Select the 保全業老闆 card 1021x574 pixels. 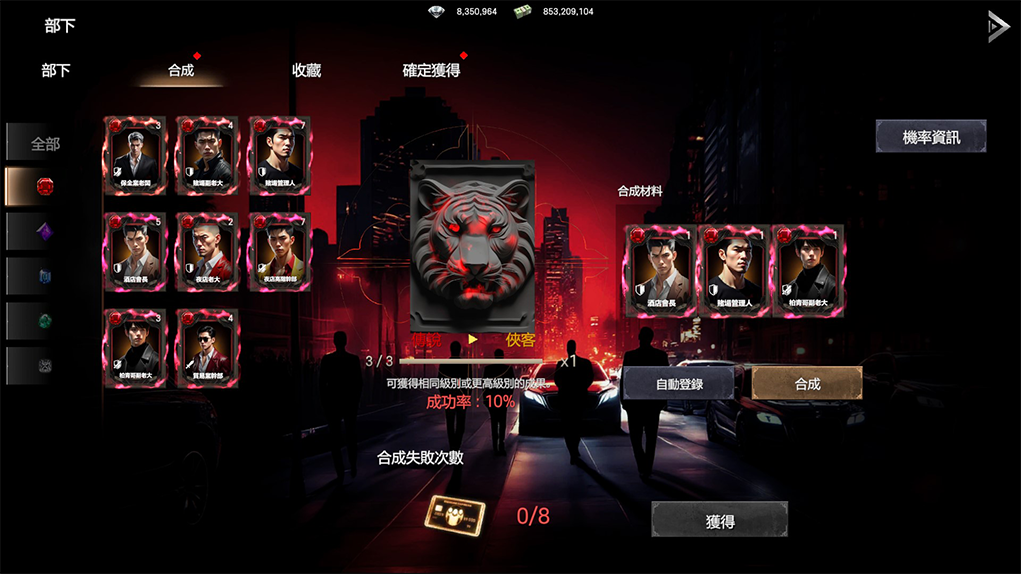point(136,156)
